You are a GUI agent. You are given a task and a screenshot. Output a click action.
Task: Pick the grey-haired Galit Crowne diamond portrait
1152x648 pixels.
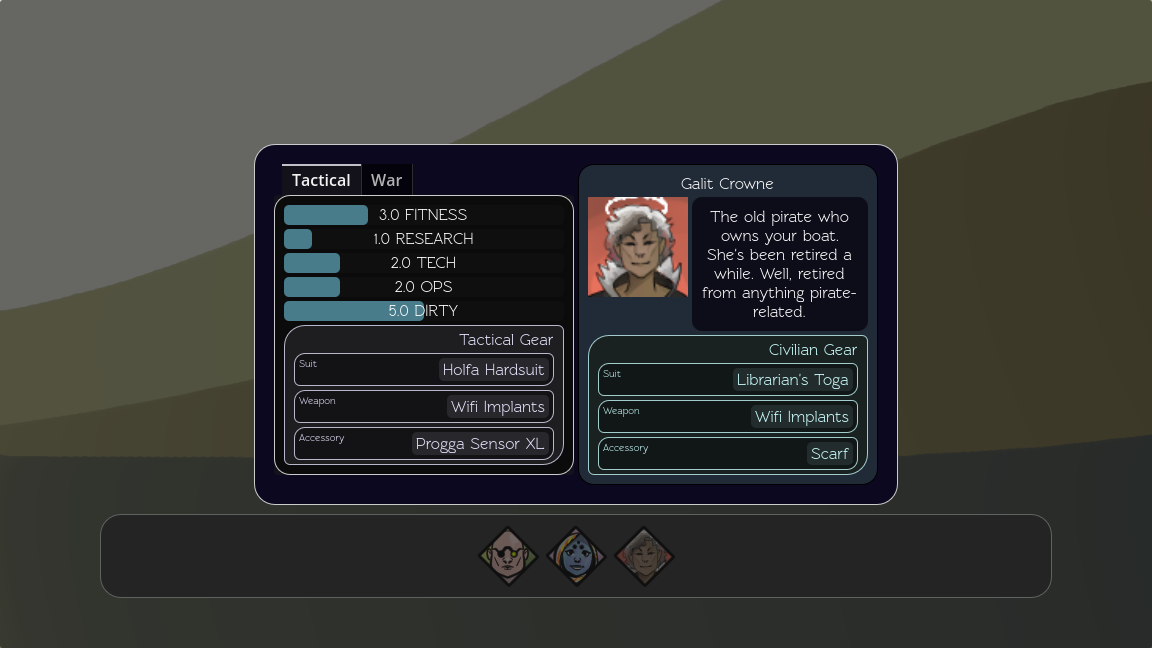(x=644, y=556)
